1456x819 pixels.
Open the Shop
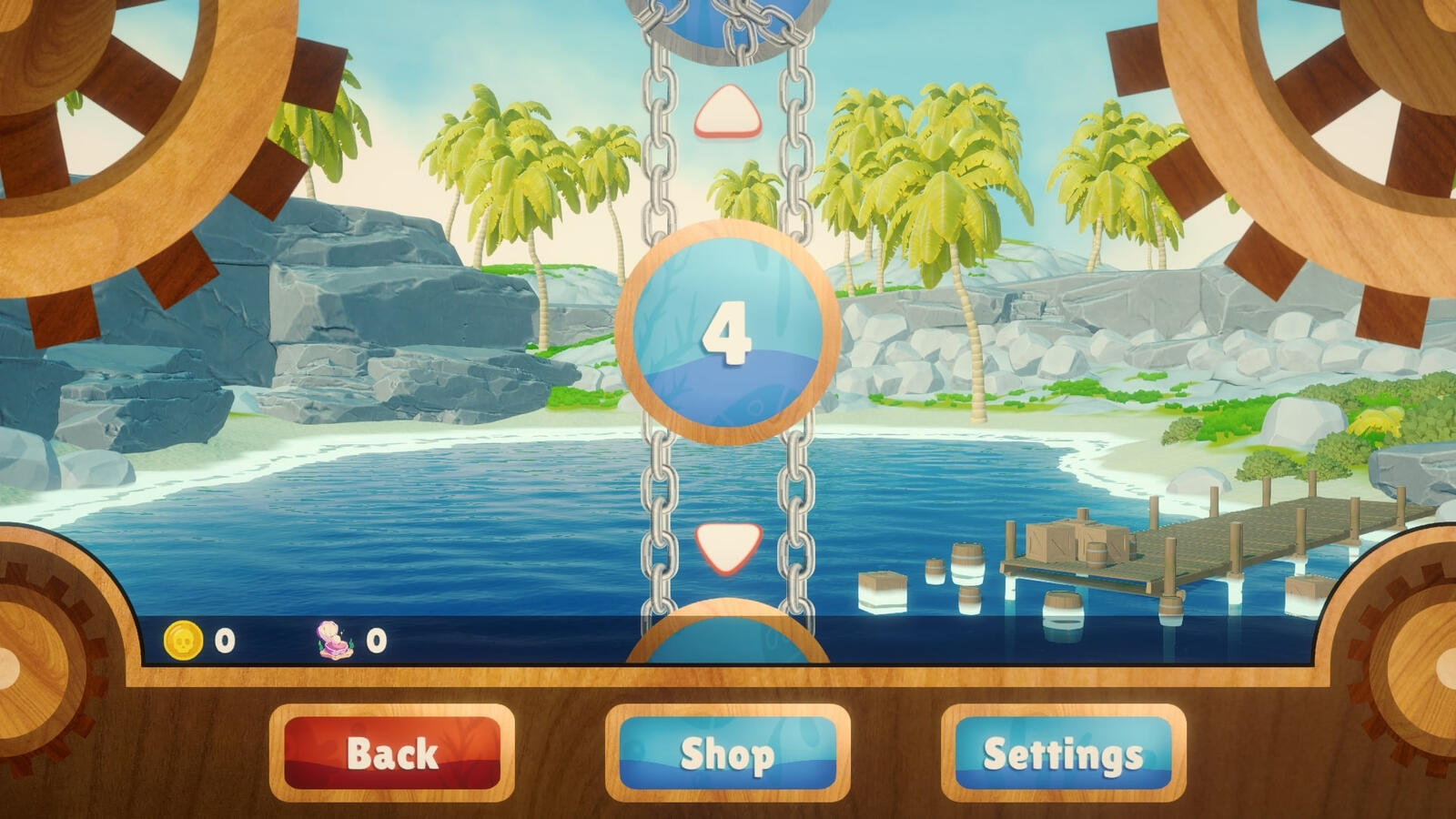[728, 752]
